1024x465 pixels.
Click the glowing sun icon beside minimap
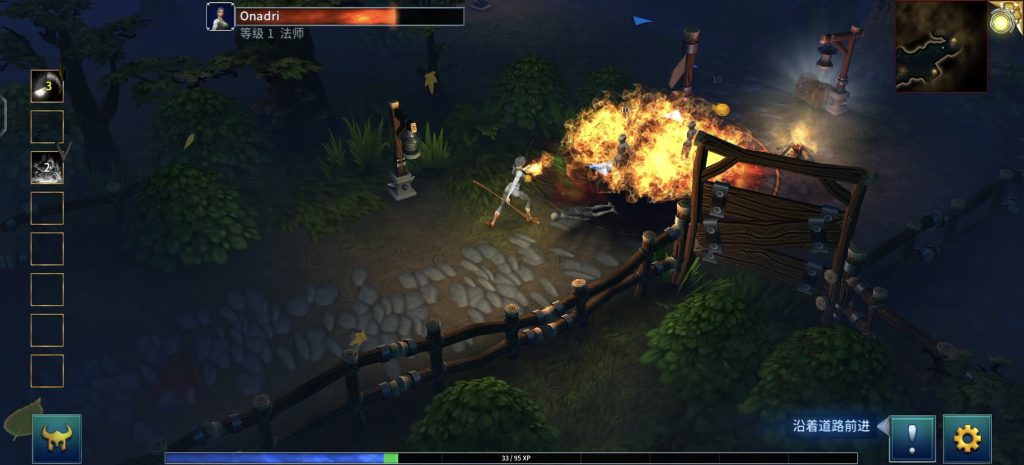[1006, 17]
